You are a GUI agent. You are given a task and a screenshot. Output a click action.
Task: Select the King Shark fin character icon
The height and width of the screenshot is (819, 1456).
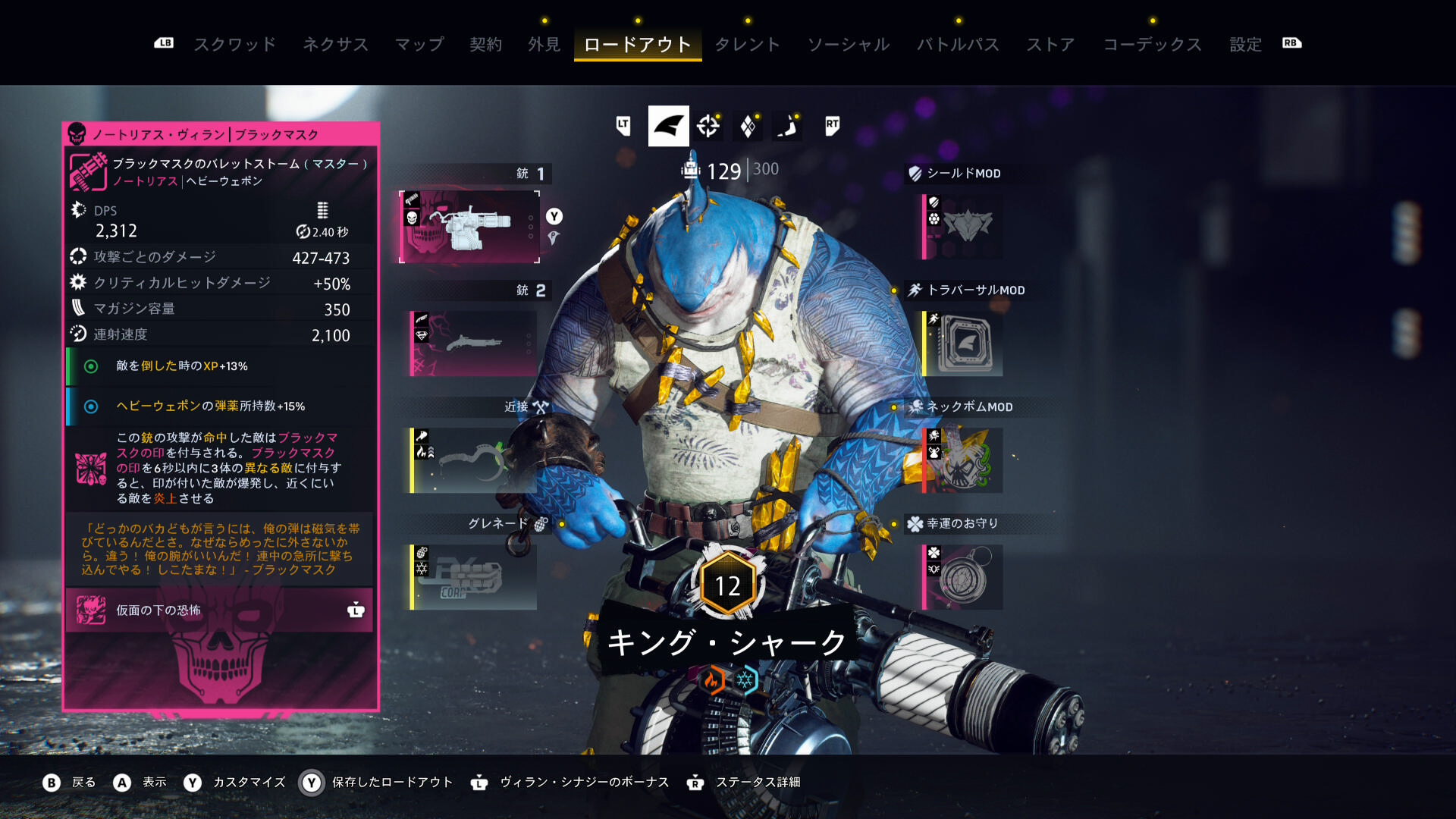(x=668, y=126)
